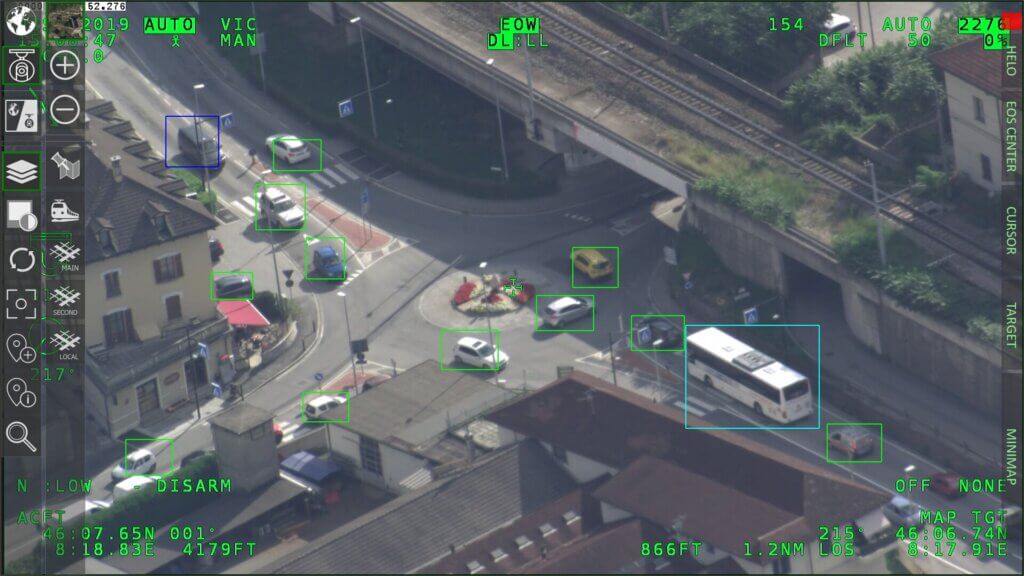Open the map layers panel
The height and width of the screenshot is (576, 1024).
(x=21, y=171)
